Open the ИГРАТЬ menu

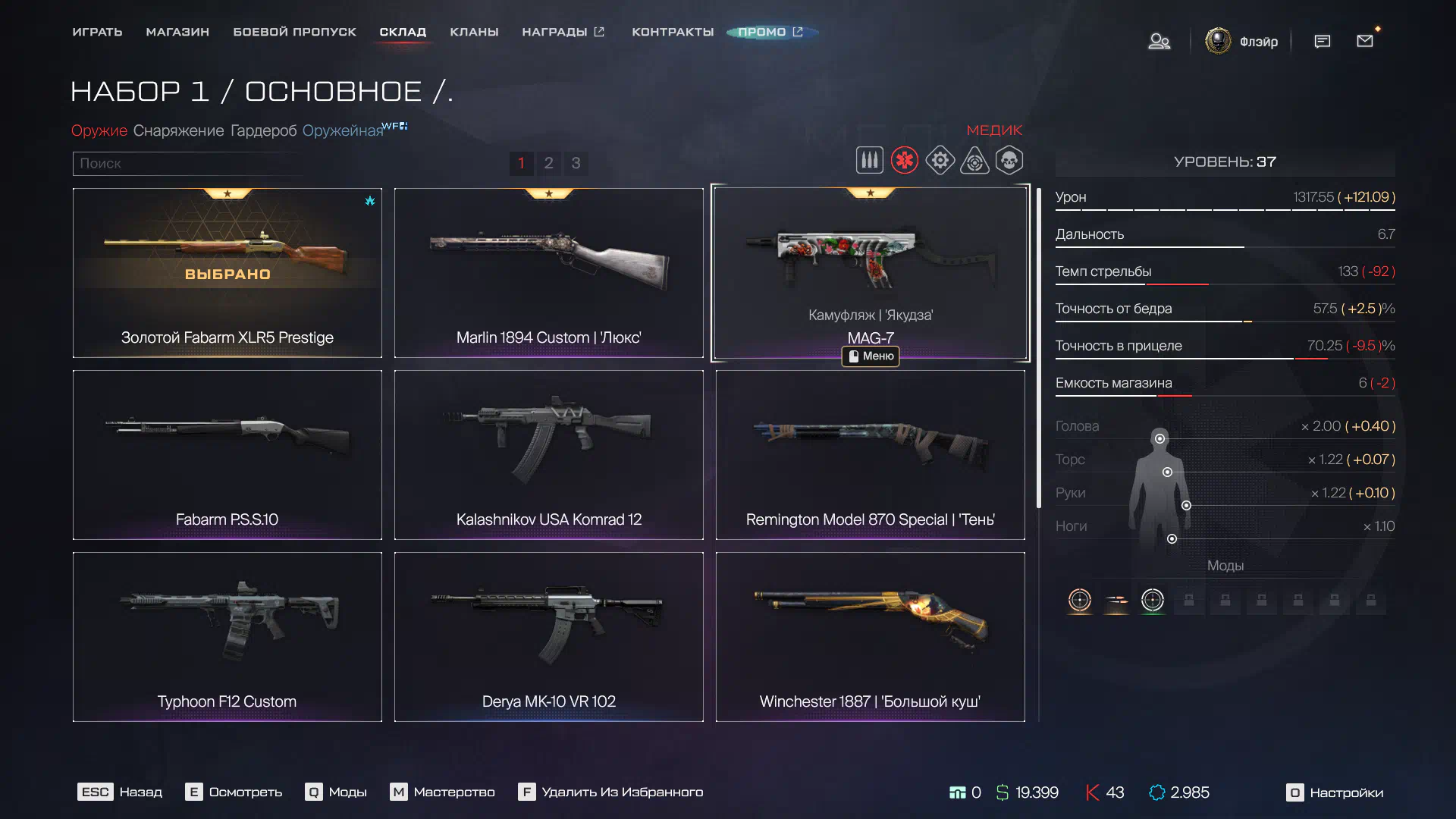click(x=97, y=32)
